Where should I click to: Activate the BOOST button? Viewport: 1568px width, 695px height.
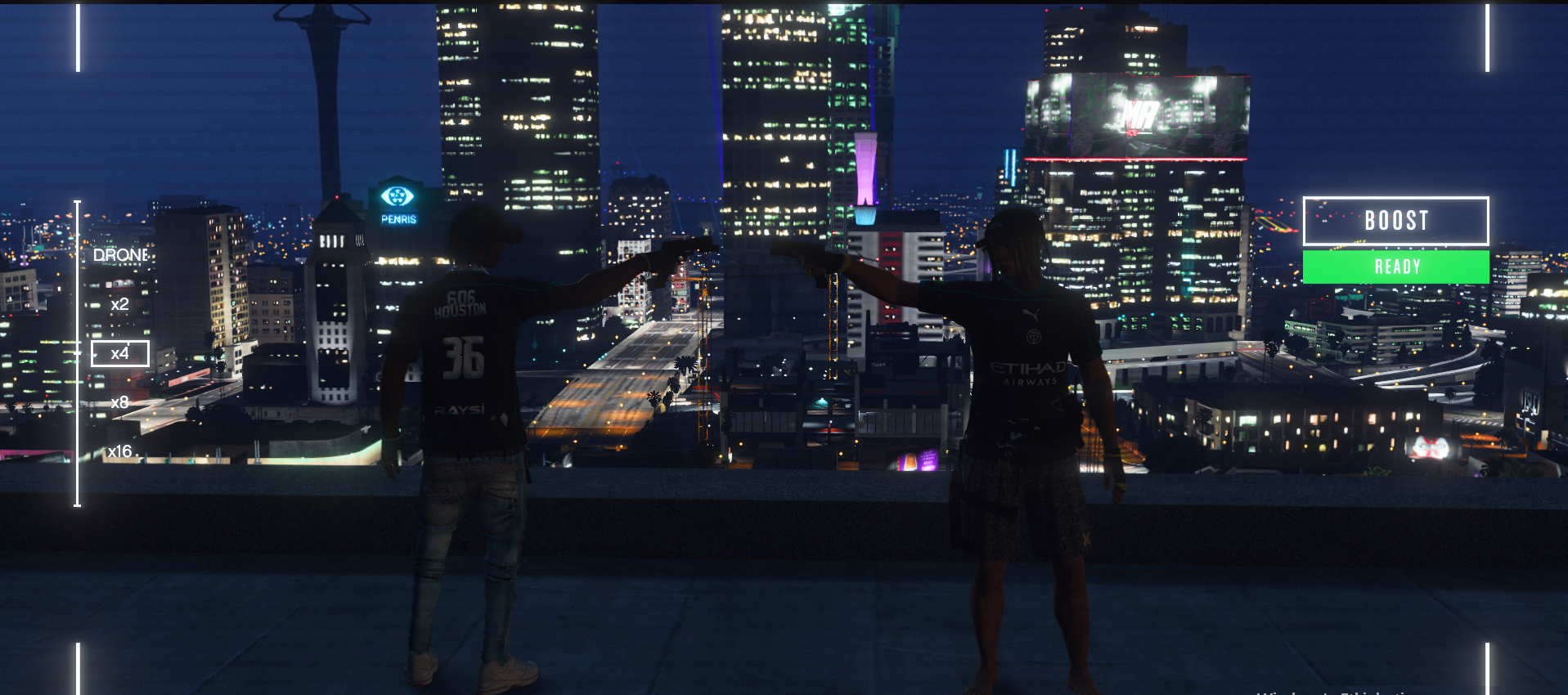click(1395, 221)
